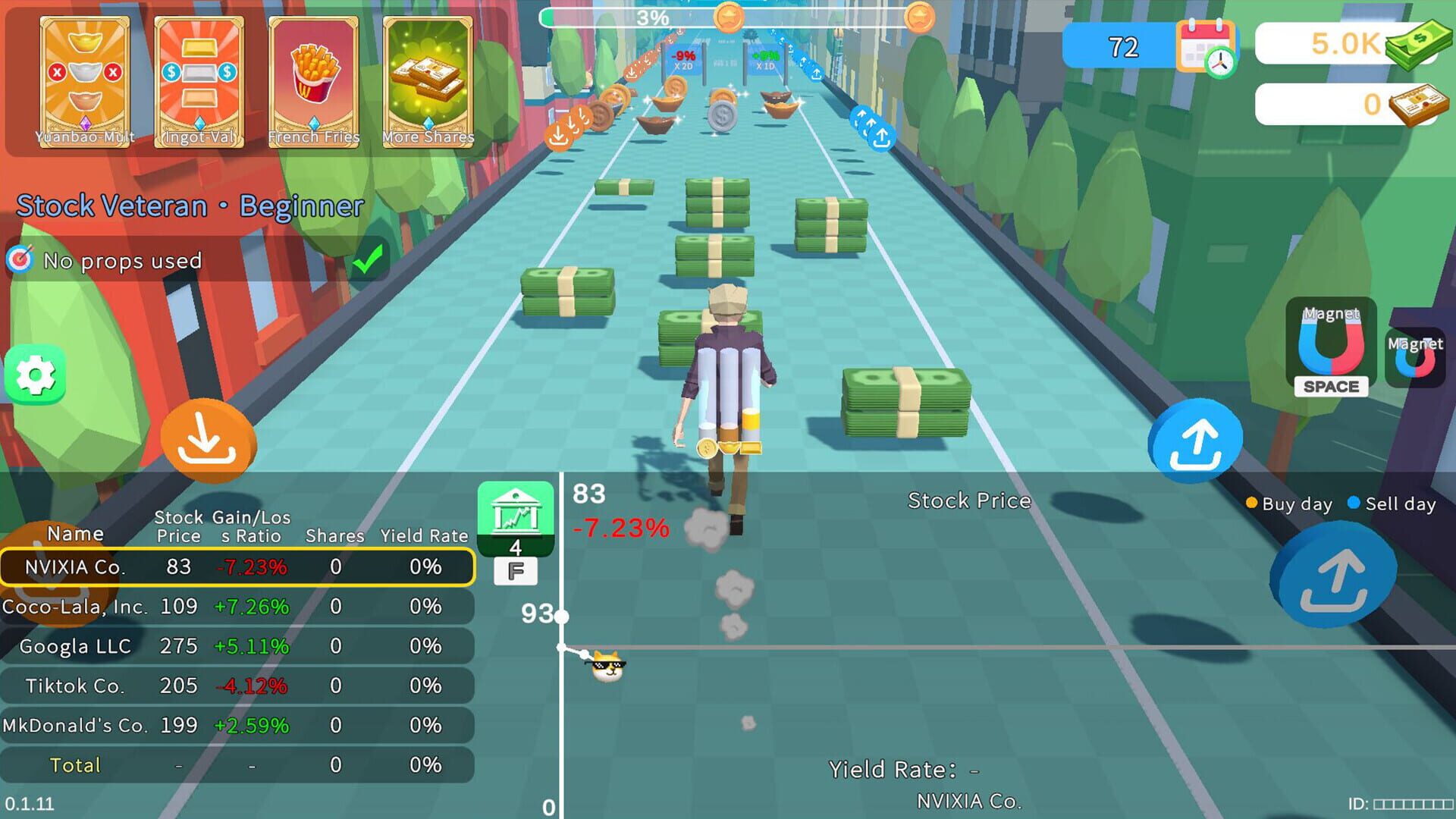Select the Buy day legend dot
Image resolution: width=1456 pixels, height=819 pixels.
[x=1250, y=503]
